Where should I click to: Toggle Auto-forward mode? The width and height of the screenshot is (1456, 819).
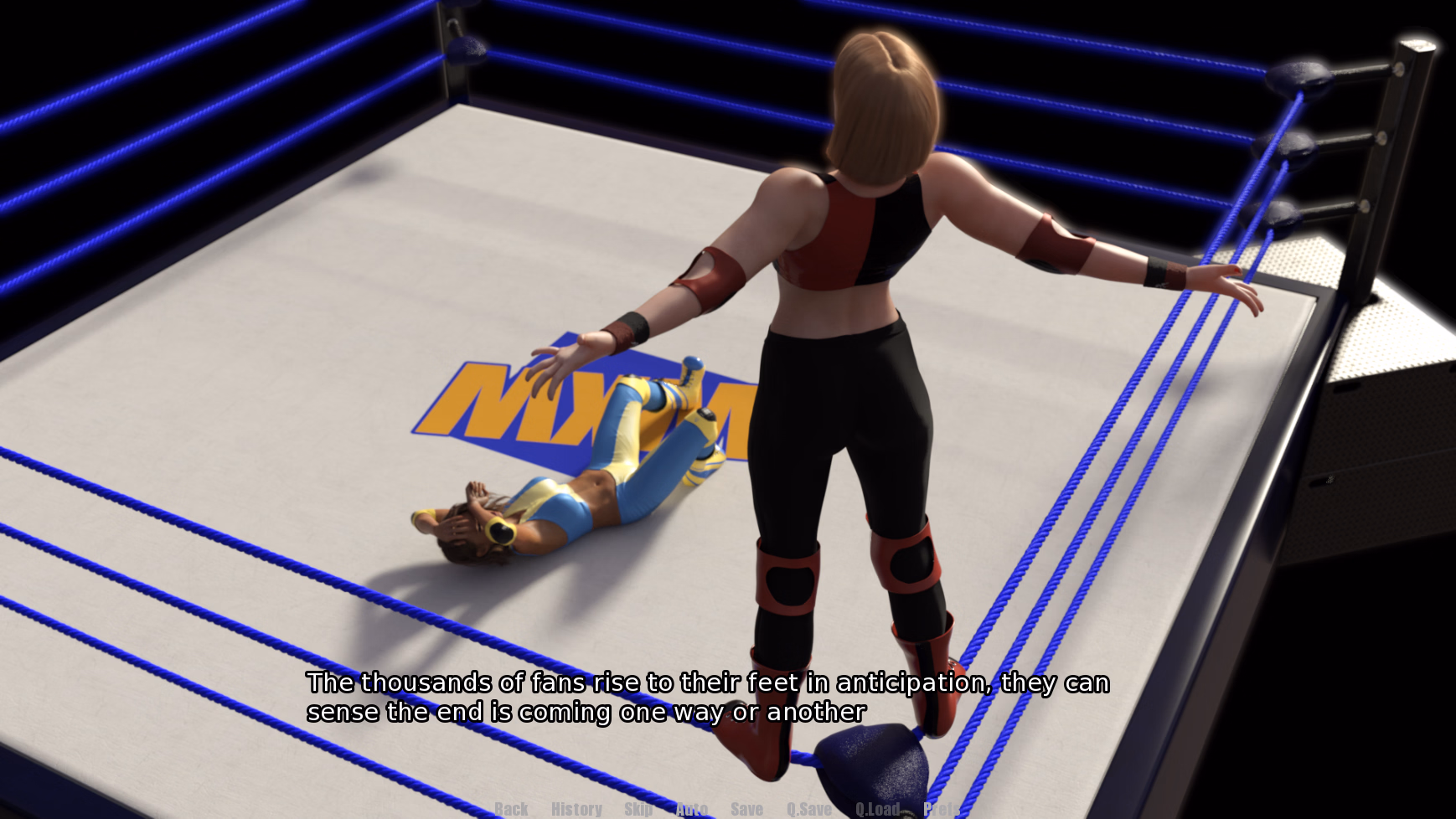[x=692, y=808]
